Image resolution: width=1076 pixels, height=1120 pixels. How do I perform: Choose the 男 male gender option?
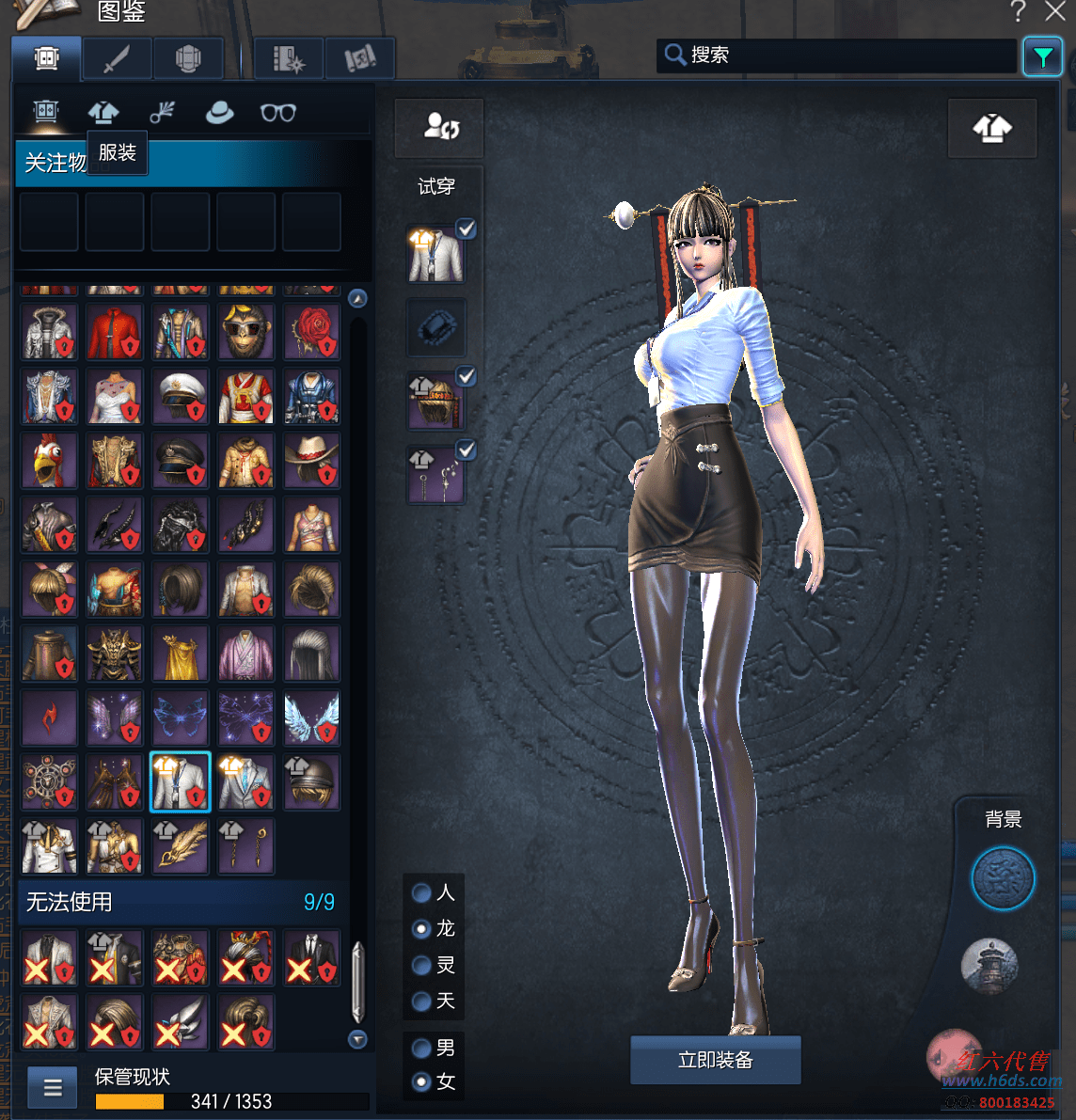[x=422, y=1048]
